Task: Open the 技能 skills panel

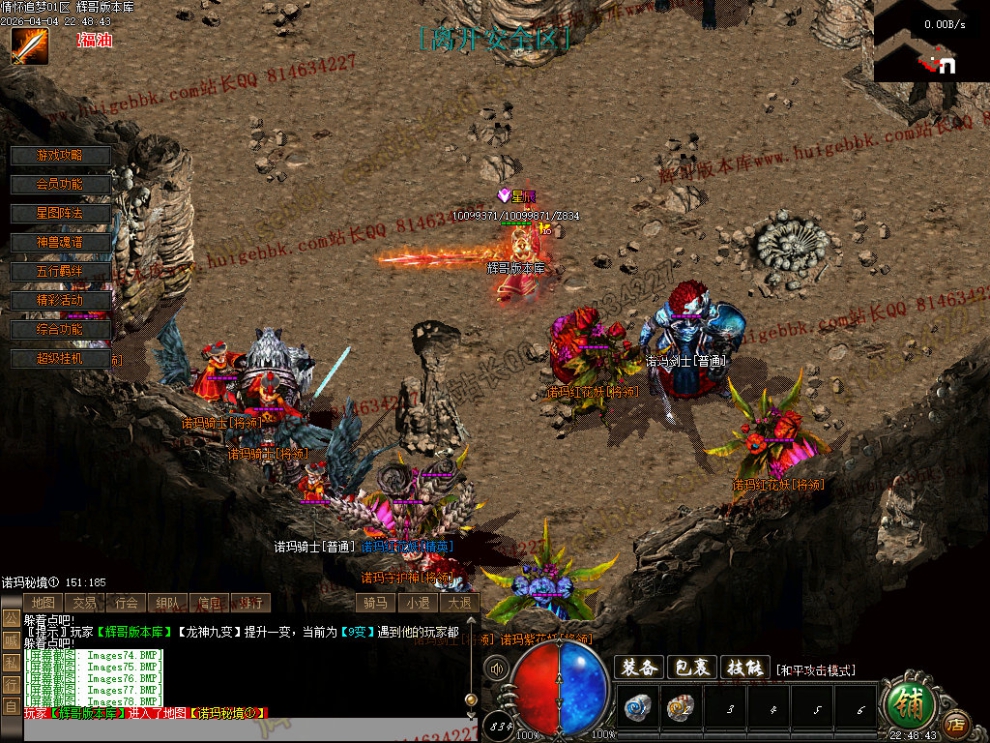Action: coord(745,668)
